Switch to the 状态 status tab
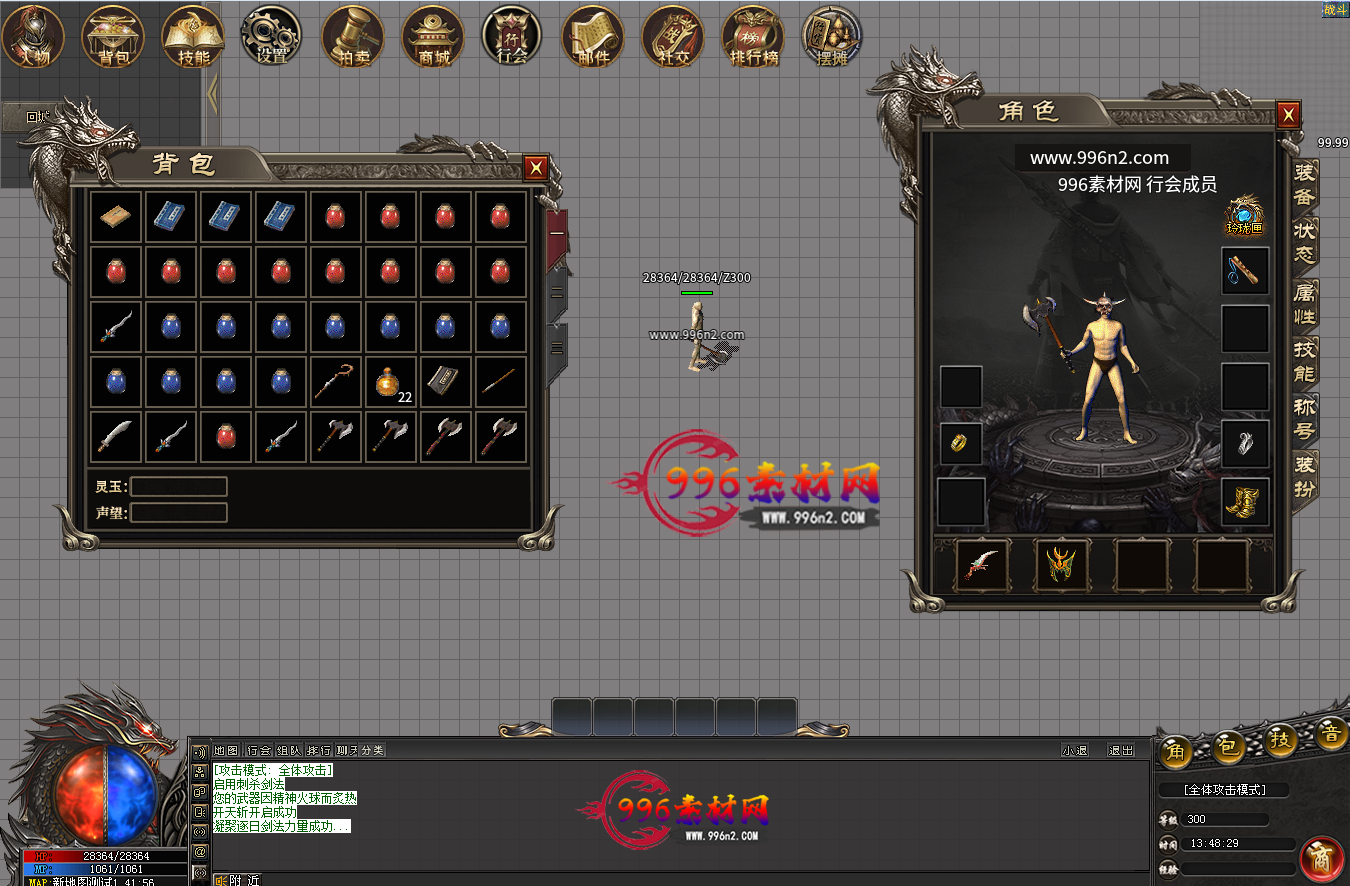This screenshot has width=1350, height=886. (1305, 242)
